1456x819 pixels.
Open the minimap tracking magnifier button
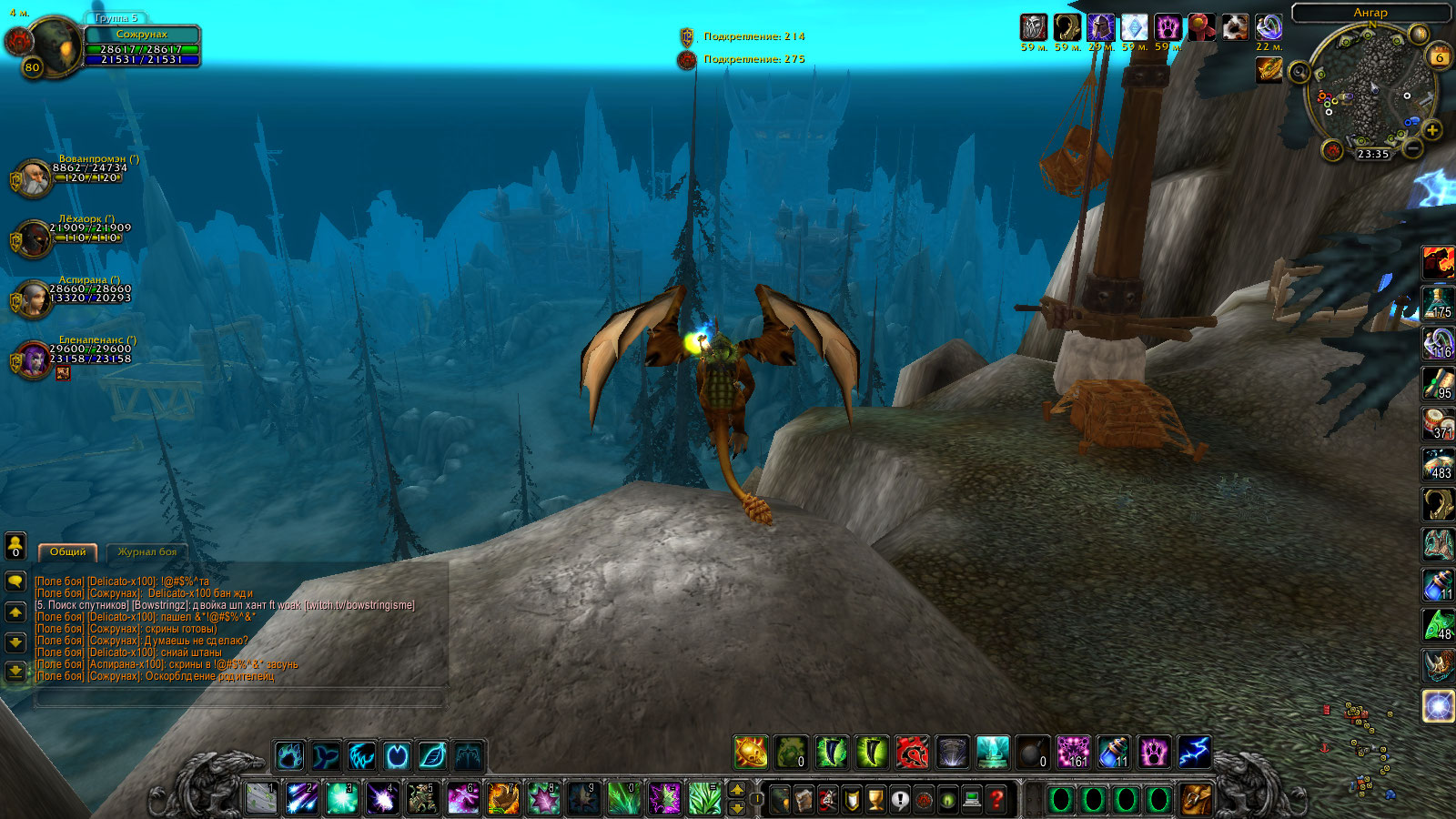pyautogui.click(x=1300, y=72)
